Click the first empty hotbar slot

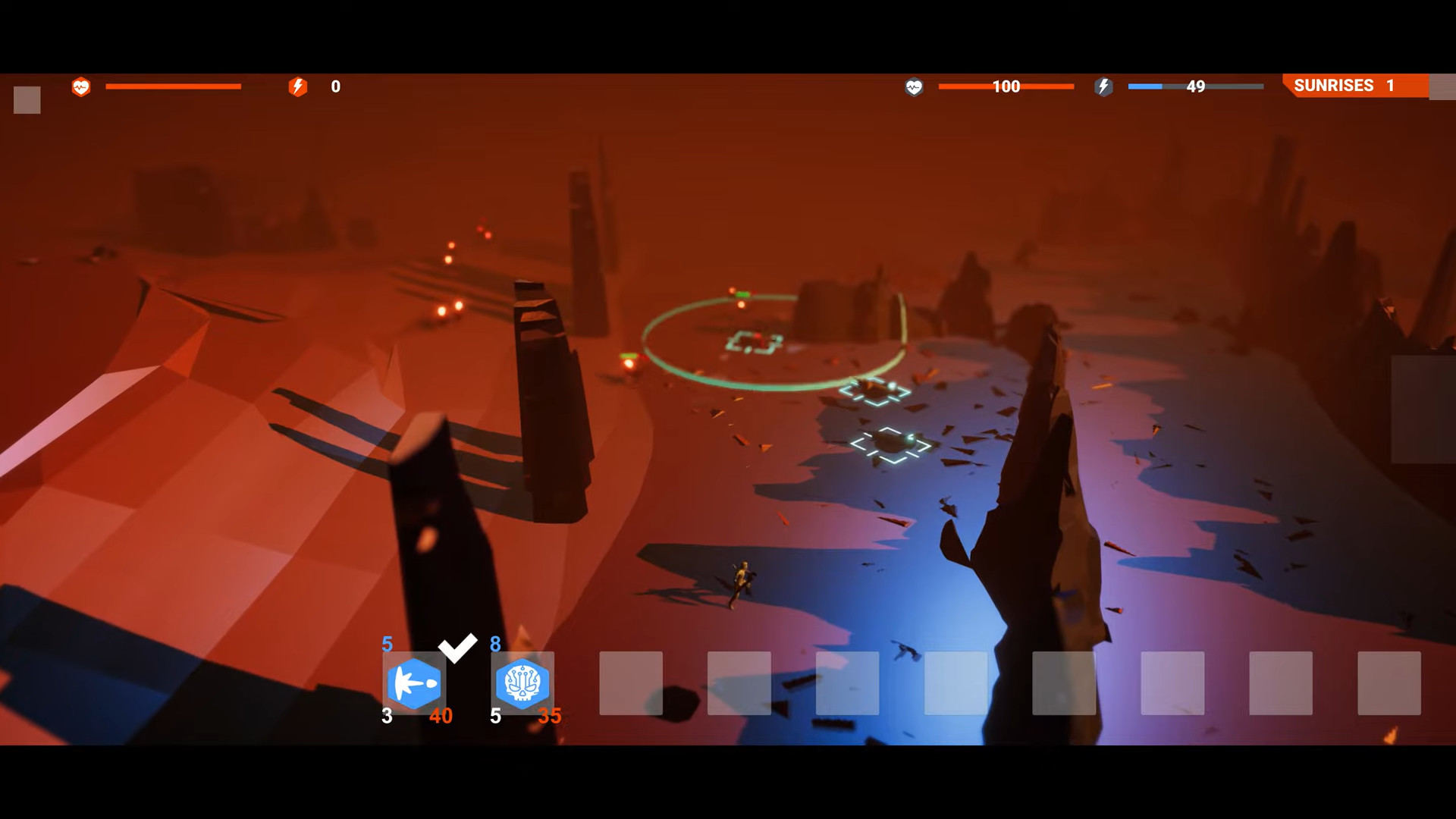(631, 683)
